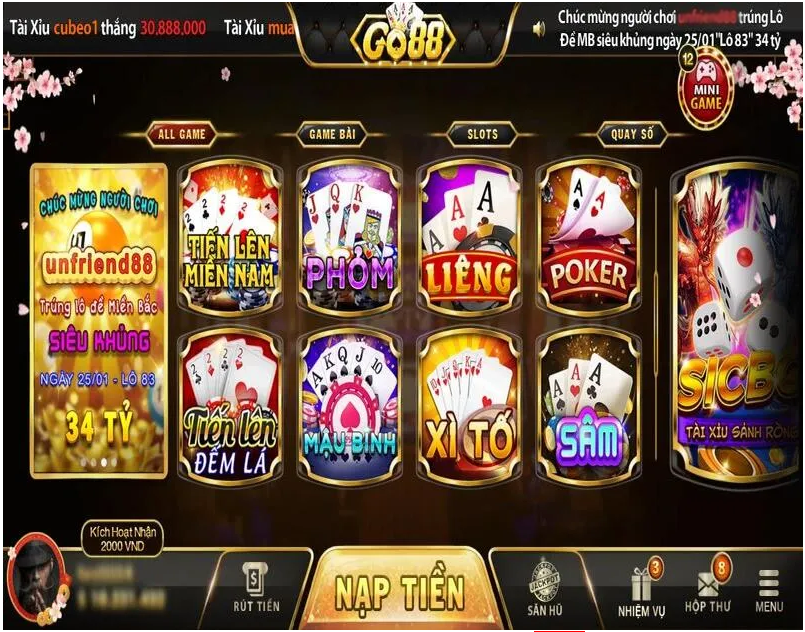Switch to the ALL GAME tab

pos(181,134)
